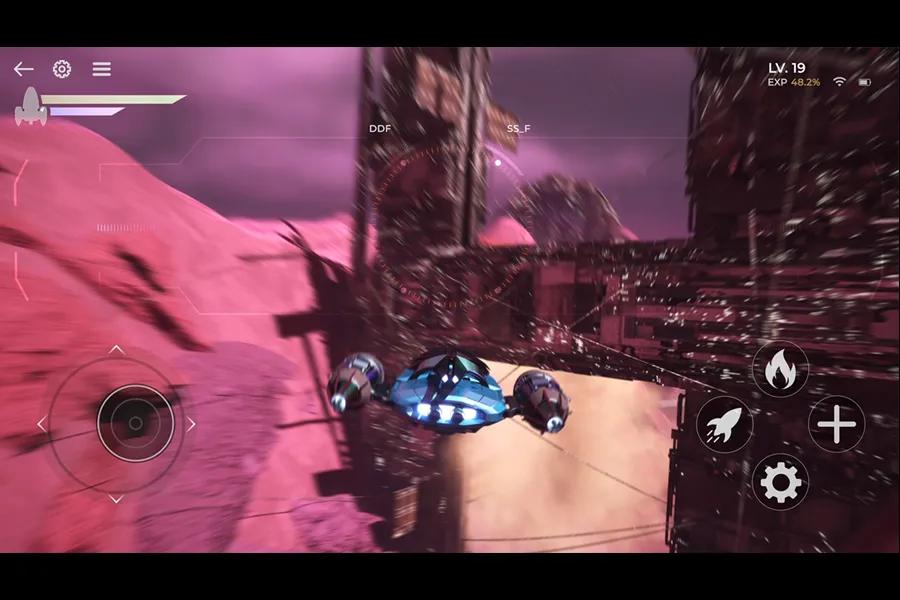
Task: Tap the virtual joystick center knob
Action: pos(136,424)
